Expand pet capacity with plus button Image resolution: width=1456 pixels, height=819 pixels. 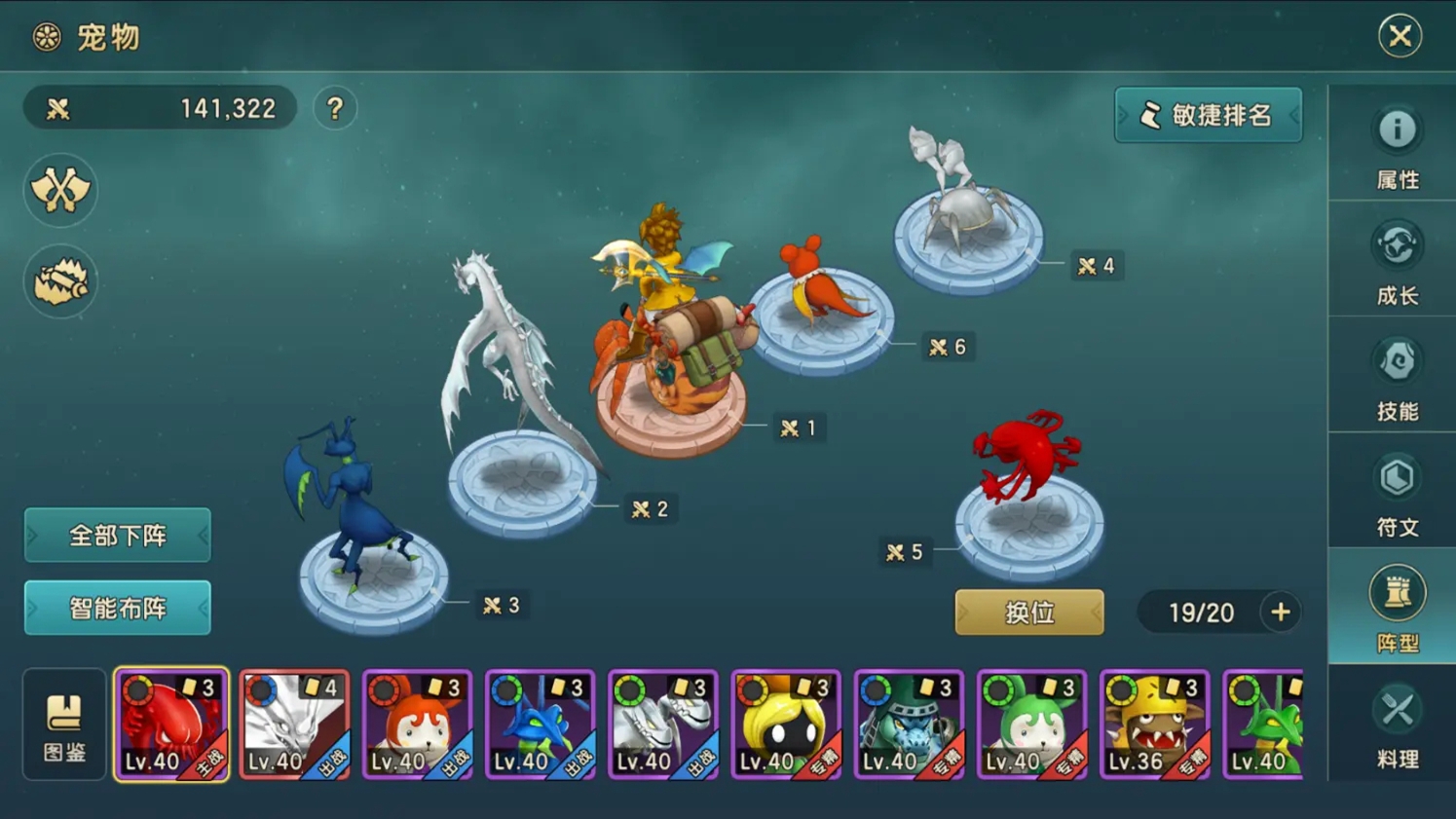(1280, 613)
